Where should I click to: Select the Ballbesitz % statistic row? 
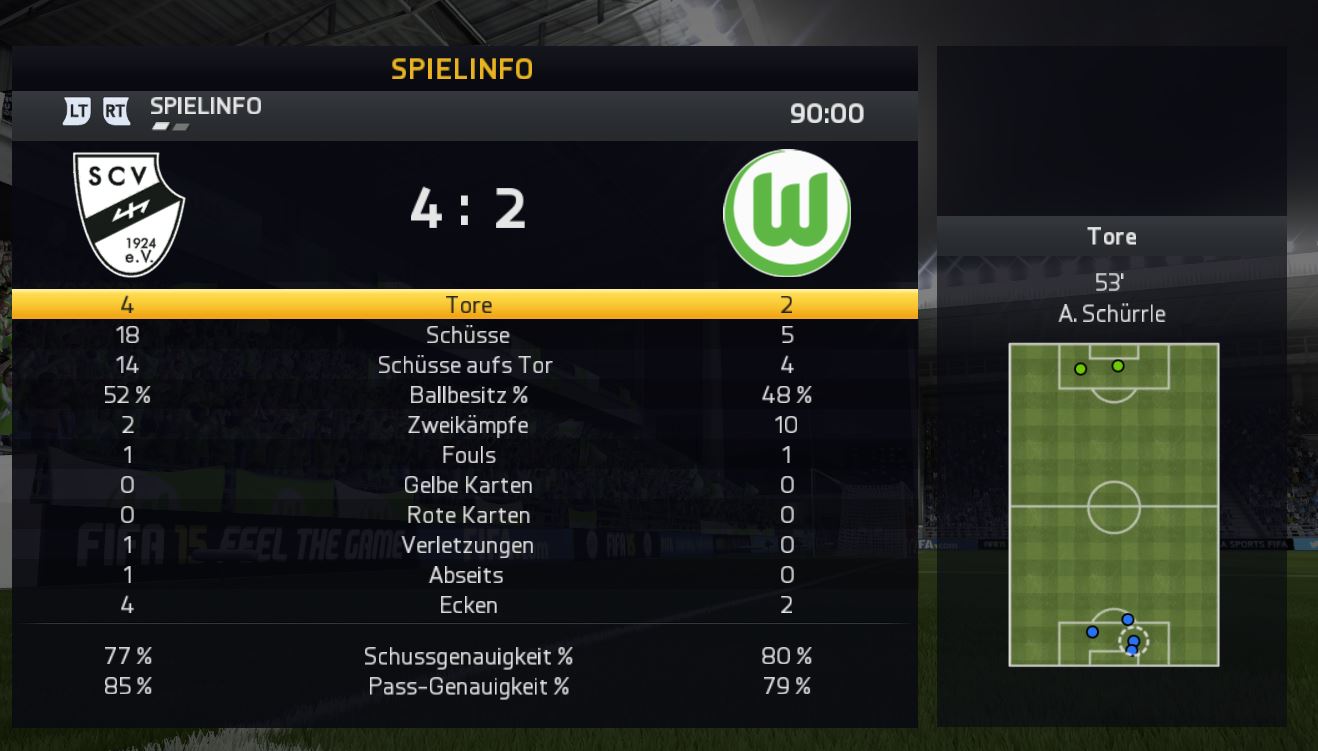tap(466, 395)
